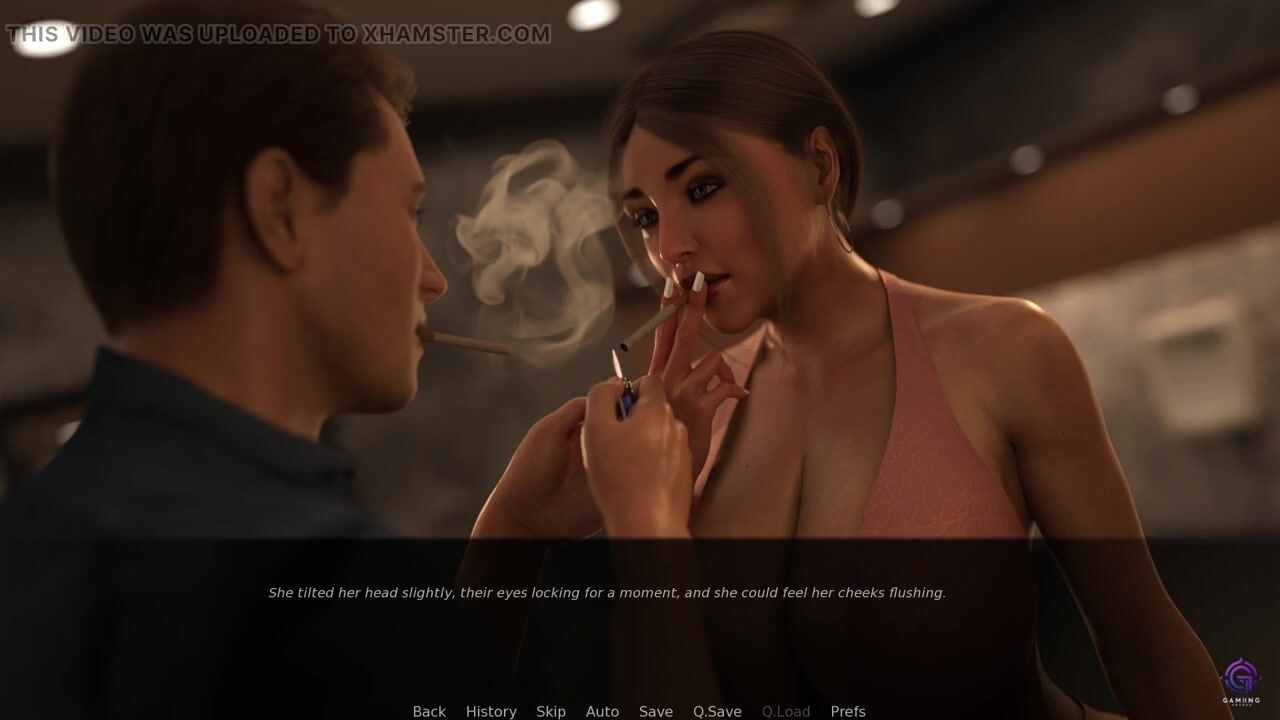Open the Save game screen
This screenshot has width=1280, height=720.
coord(656,711)
